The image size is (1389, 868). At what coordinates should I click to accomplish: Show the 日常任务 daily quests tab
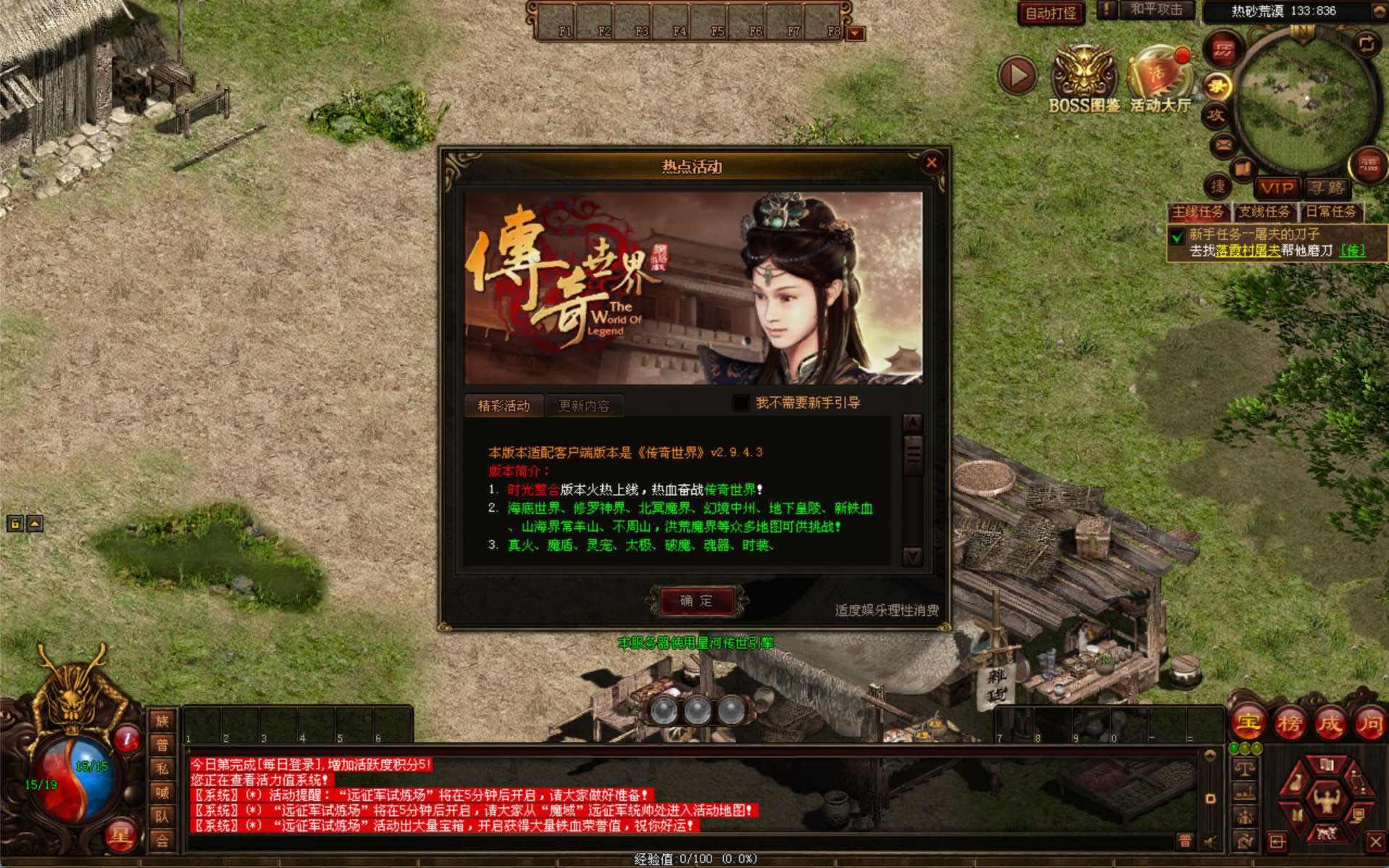[1331, 212]
